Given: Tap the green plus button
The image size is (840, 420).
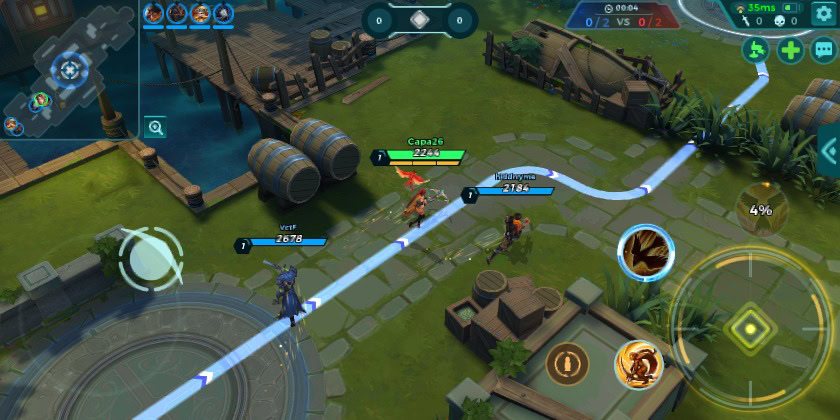Looking at the screenshot, I should tap(791, 49).
